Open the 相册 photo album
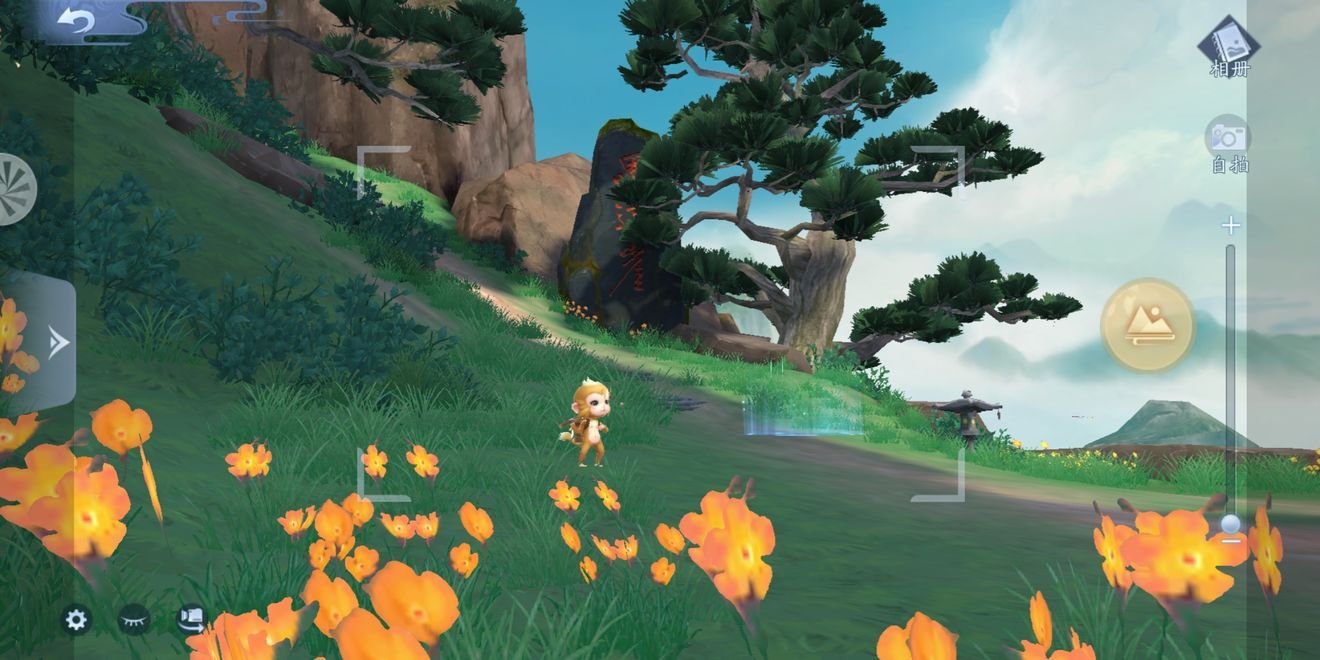1320x660 pixels. (x=1229, y=46)
